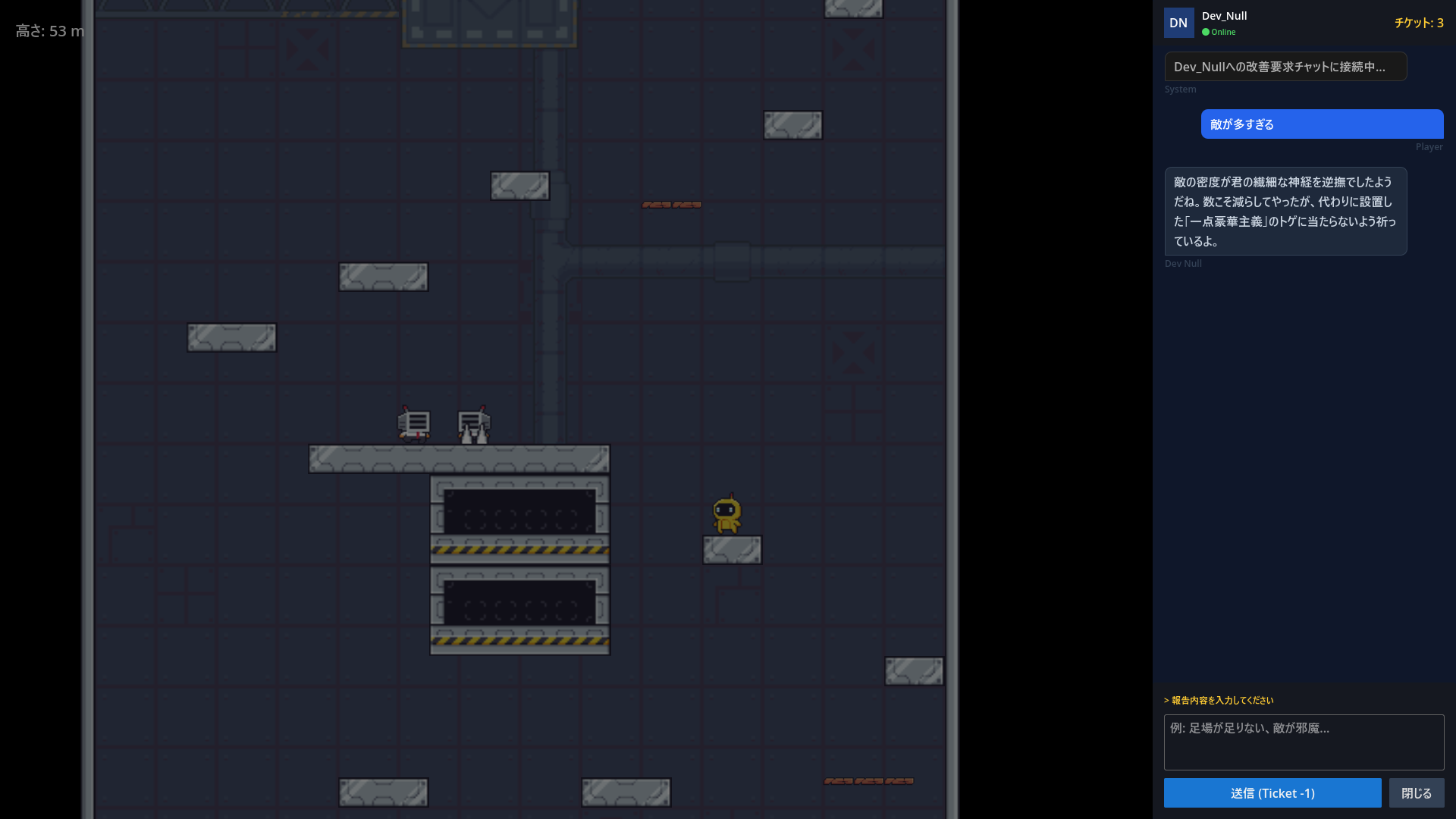Click the rust-colored spike strip near top center
1456x819 pixels.
point(671,204)
